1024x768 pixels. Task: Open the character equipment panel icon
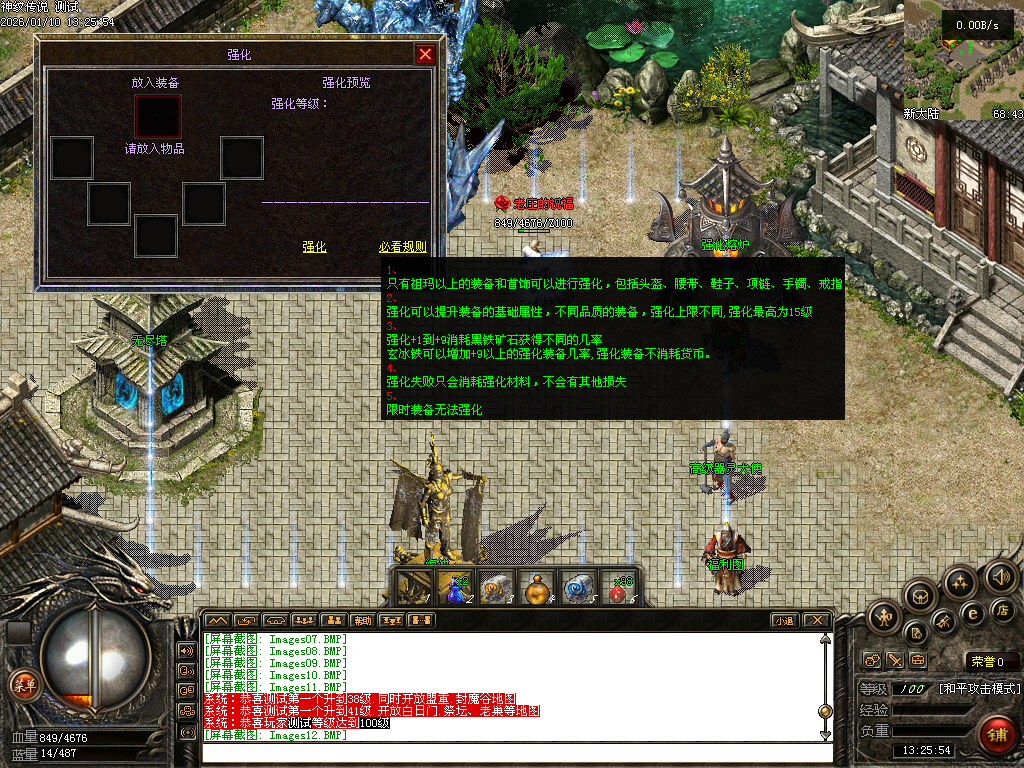coord(885,617)
